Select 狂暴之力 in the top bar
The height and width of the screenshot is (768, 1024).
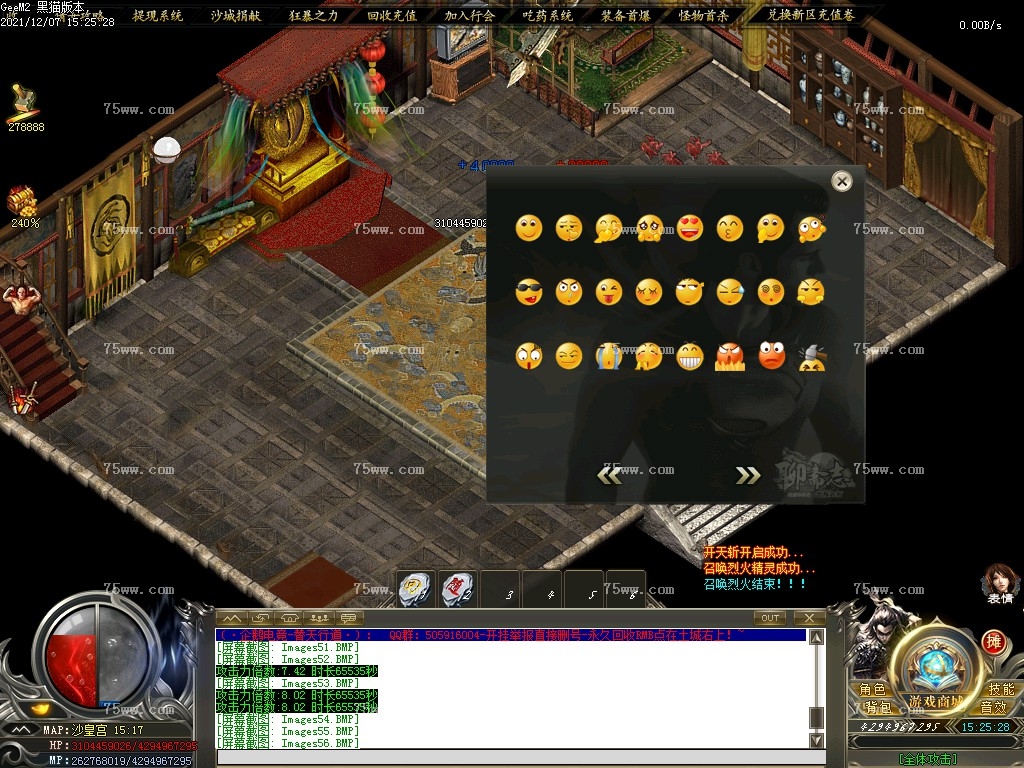[314, 16]
